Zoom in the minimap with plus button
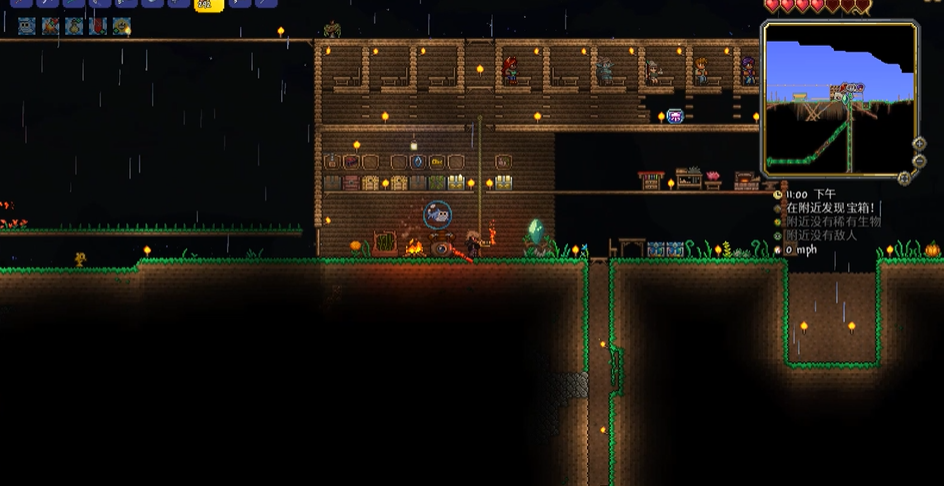Viewport: 944px width, 486px height. [919, 144]
